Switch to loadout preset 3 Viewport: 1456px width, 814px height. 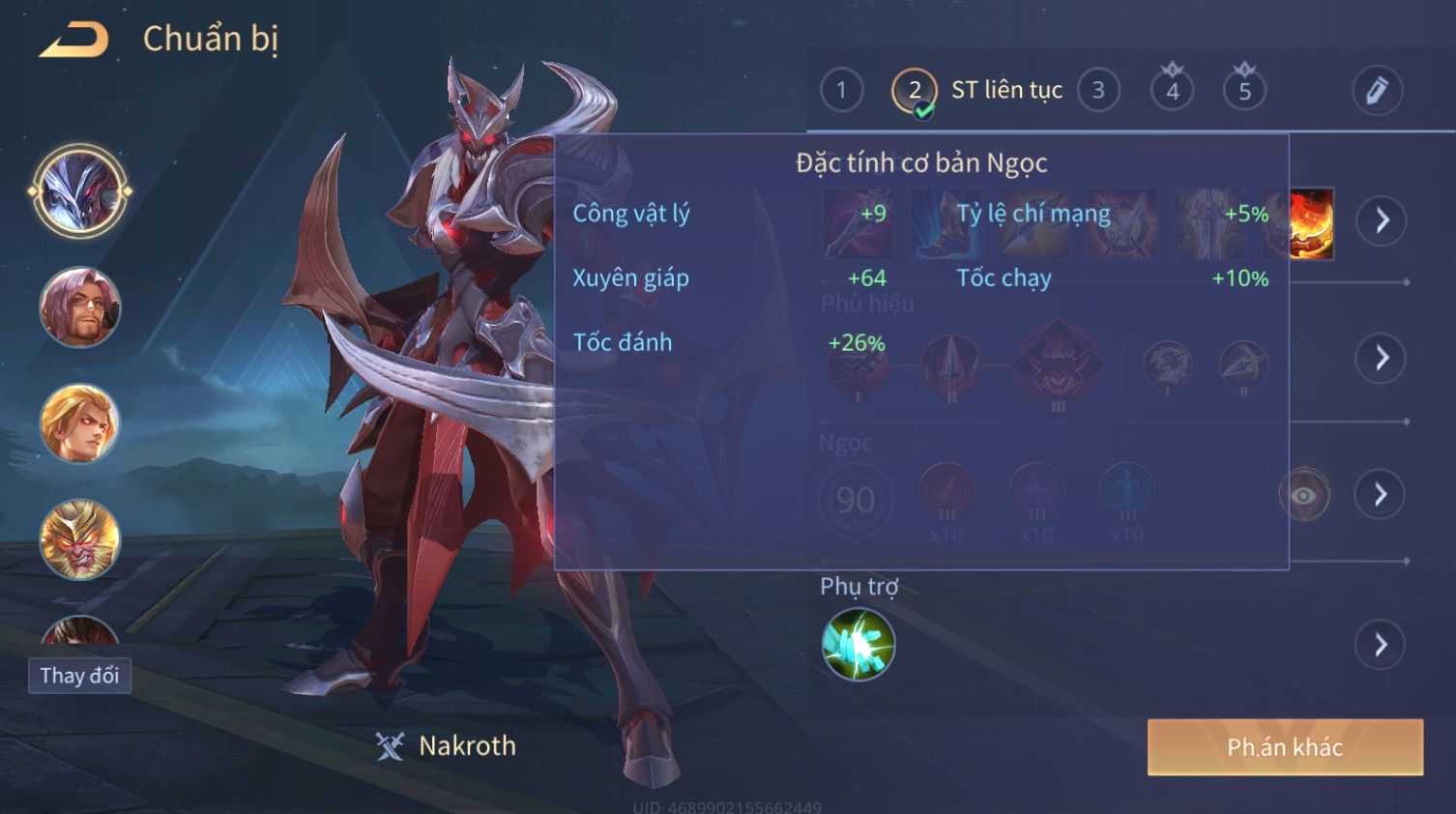(x=1098, y=91)
